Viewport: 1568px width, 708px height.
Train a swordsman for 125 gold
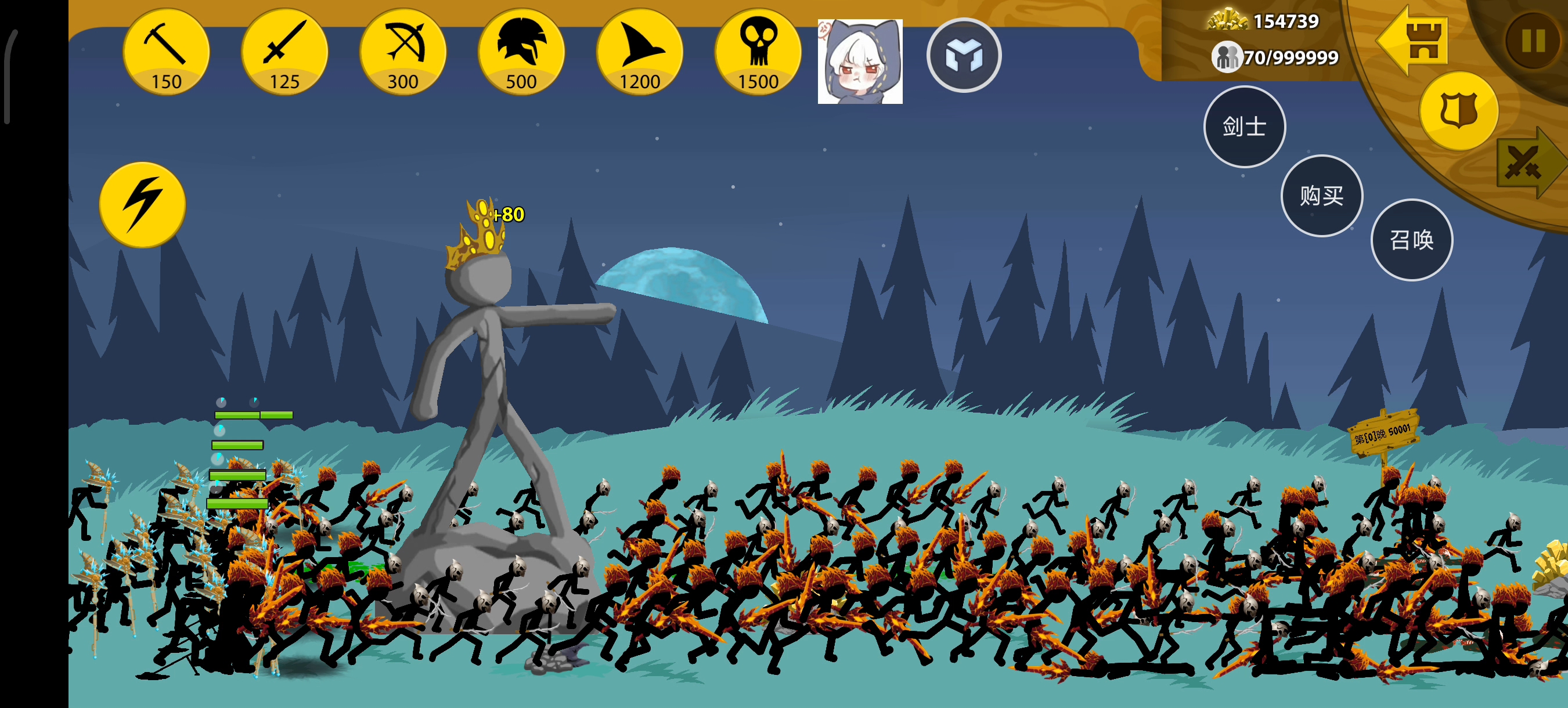284,52
